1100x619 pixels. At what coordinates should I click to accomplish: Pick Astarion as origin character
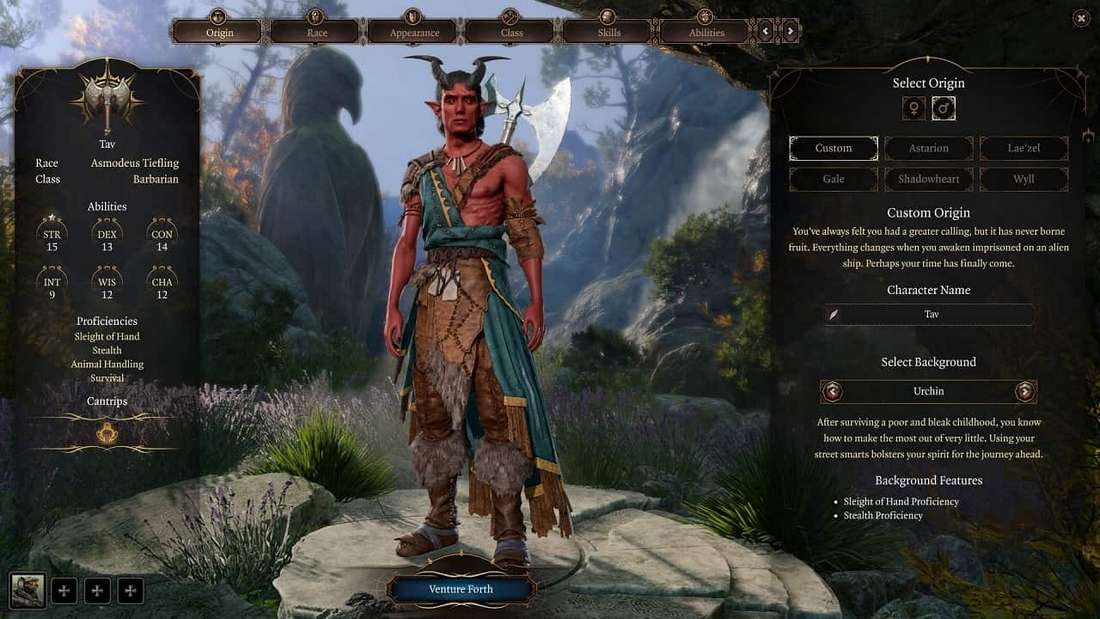pos(928,149)
